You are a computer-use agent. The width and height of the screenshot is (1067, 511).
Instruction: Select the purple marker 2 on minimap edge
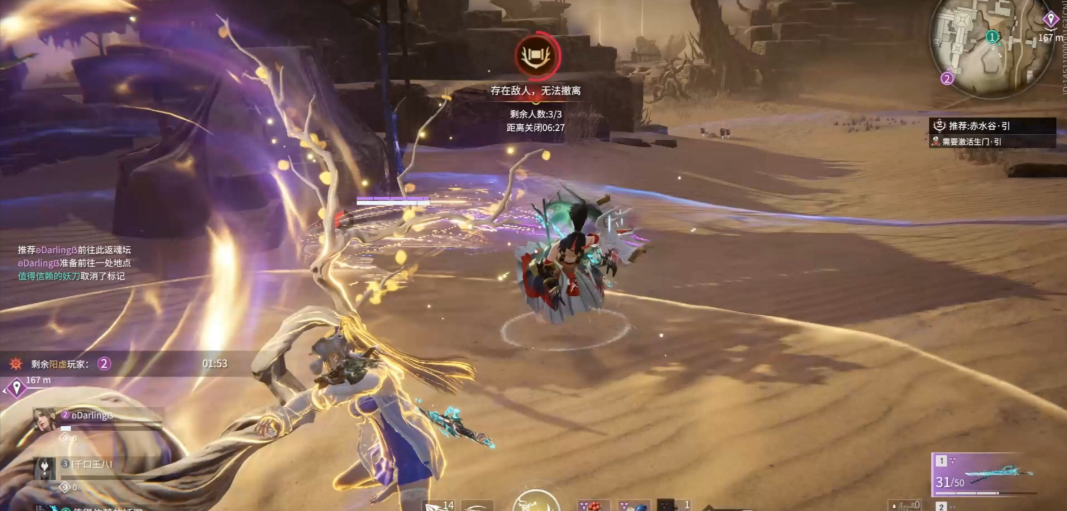947,77
